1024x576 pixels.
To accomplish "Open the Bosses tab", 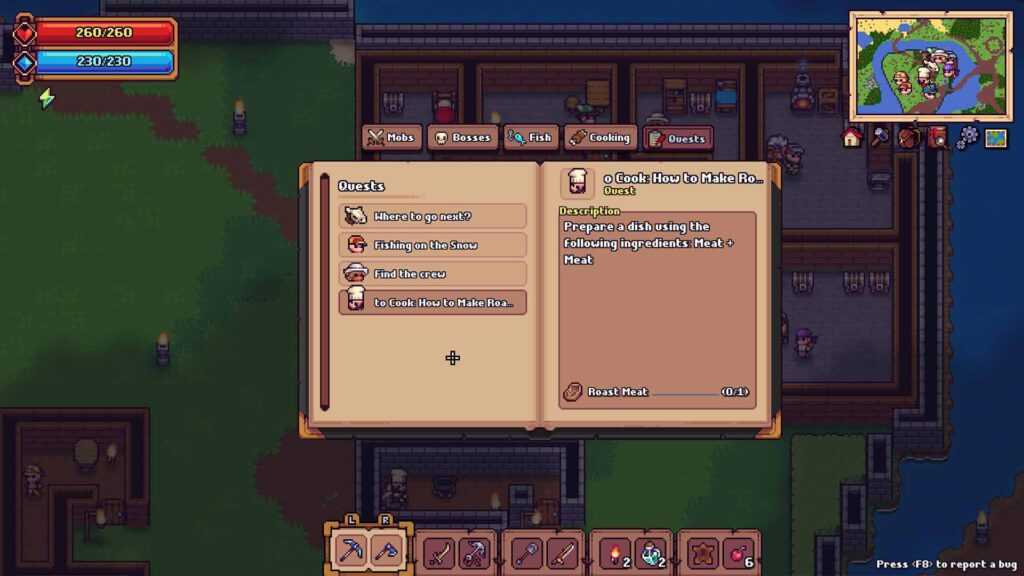I will 462,138.
